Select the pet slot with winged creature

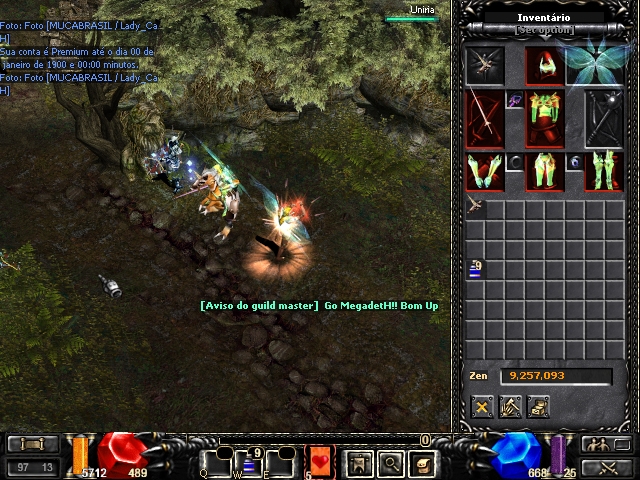484,66
